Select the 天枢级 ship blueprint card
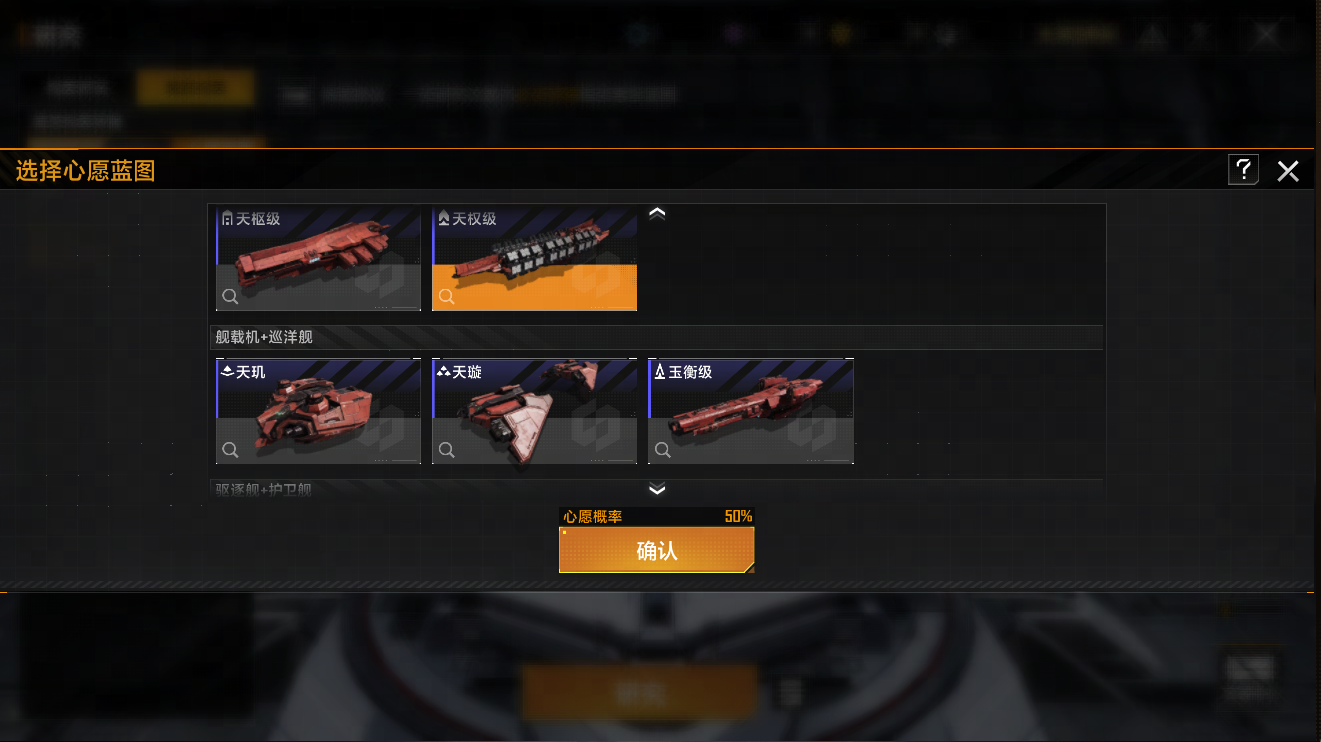 click(319, 259)
